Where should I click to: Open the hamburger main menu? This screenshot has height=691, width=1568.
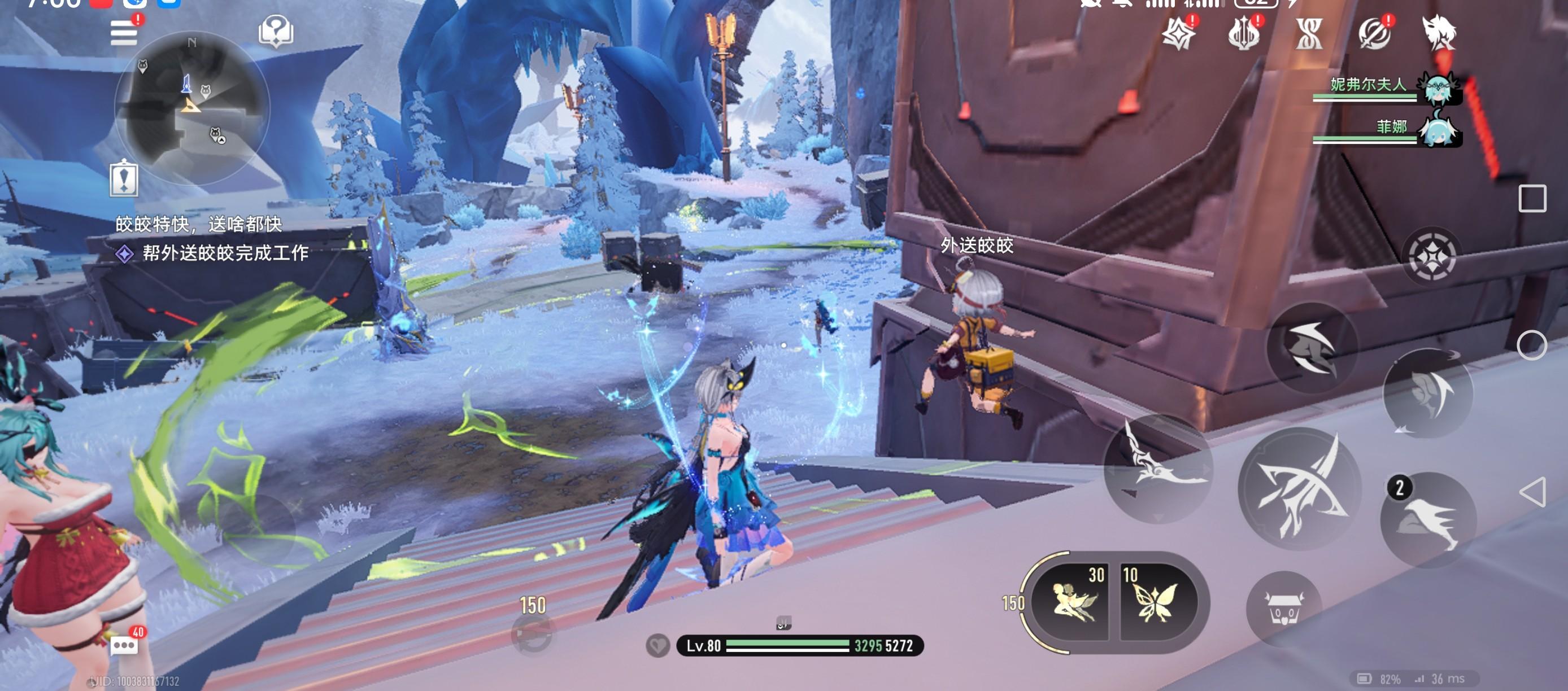pyautogui.click(x=124, y=32)
